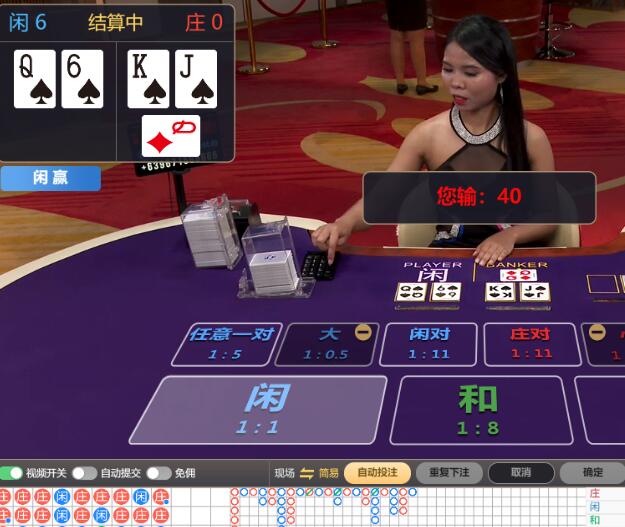Enable the 自动提交 auto-submit toggle
Image resolution: width=625 pixels, height=527 pixels.
point(84,473)
